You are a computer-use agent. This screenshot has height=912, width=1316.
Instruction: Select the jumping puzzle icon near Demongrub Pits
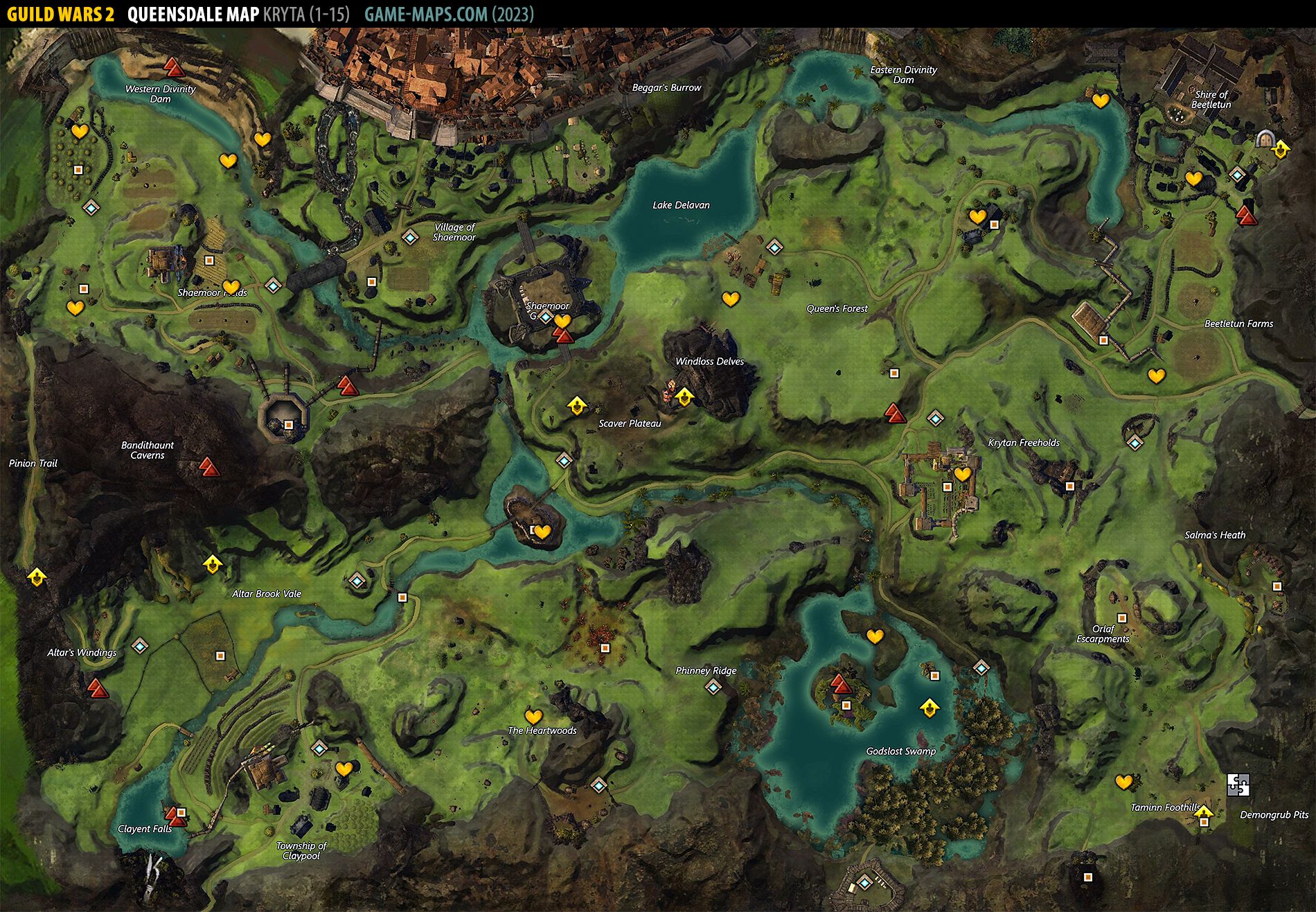point(1238,784)
